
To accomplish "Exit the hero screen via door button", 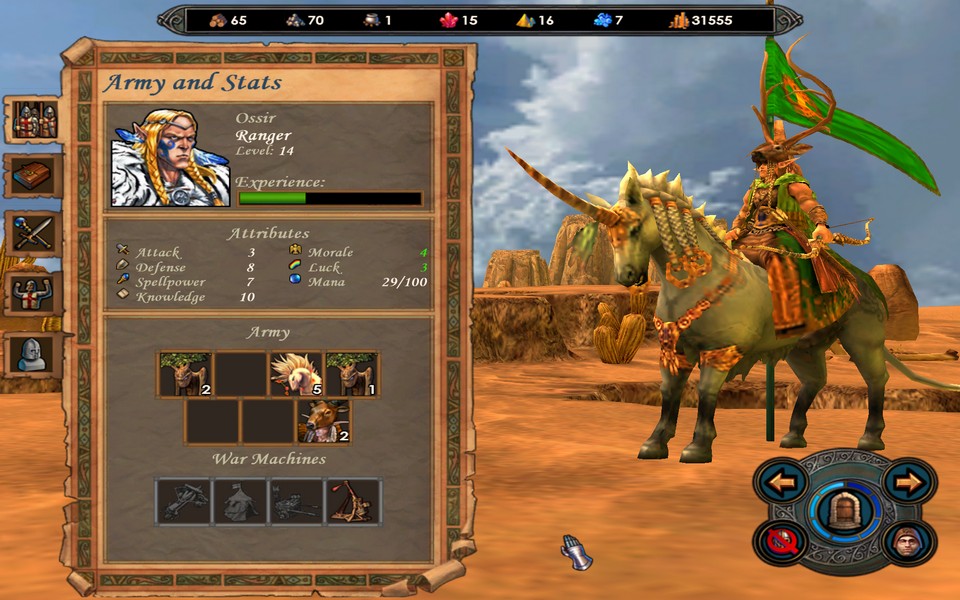I will coord(845,510).
